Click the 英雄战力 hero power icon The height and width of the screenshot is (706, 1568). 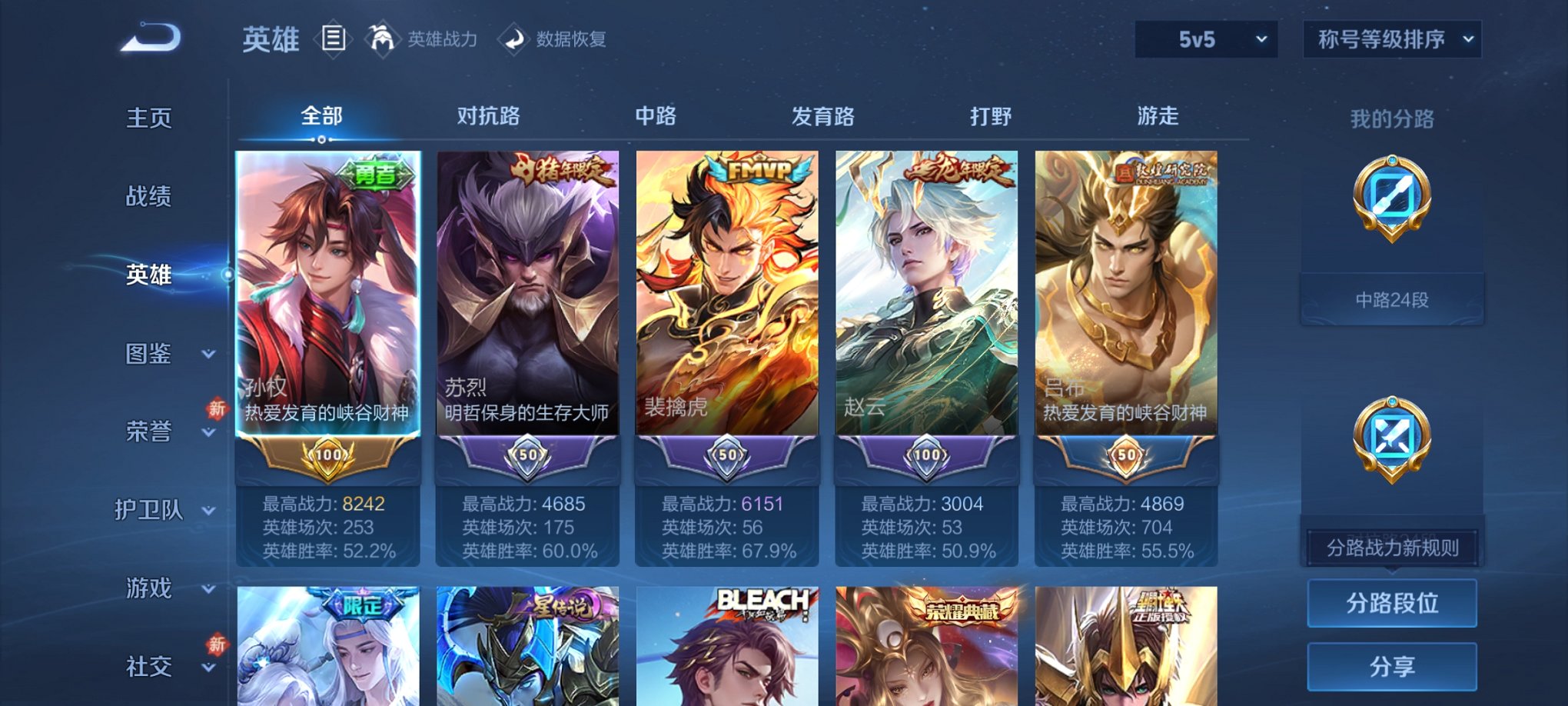tap(382, 38)
